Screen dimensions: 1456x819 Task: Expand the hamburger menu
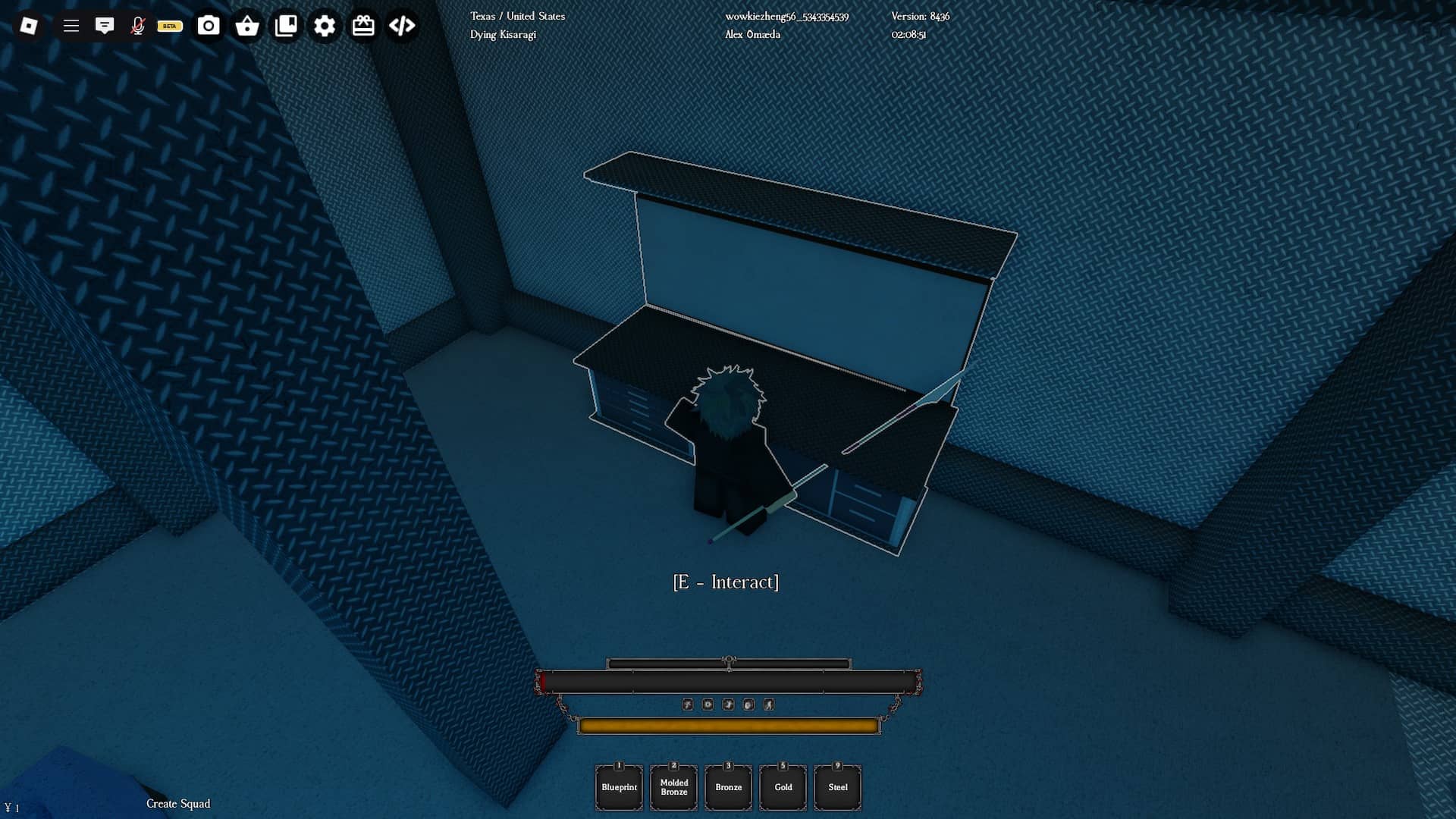71,25
